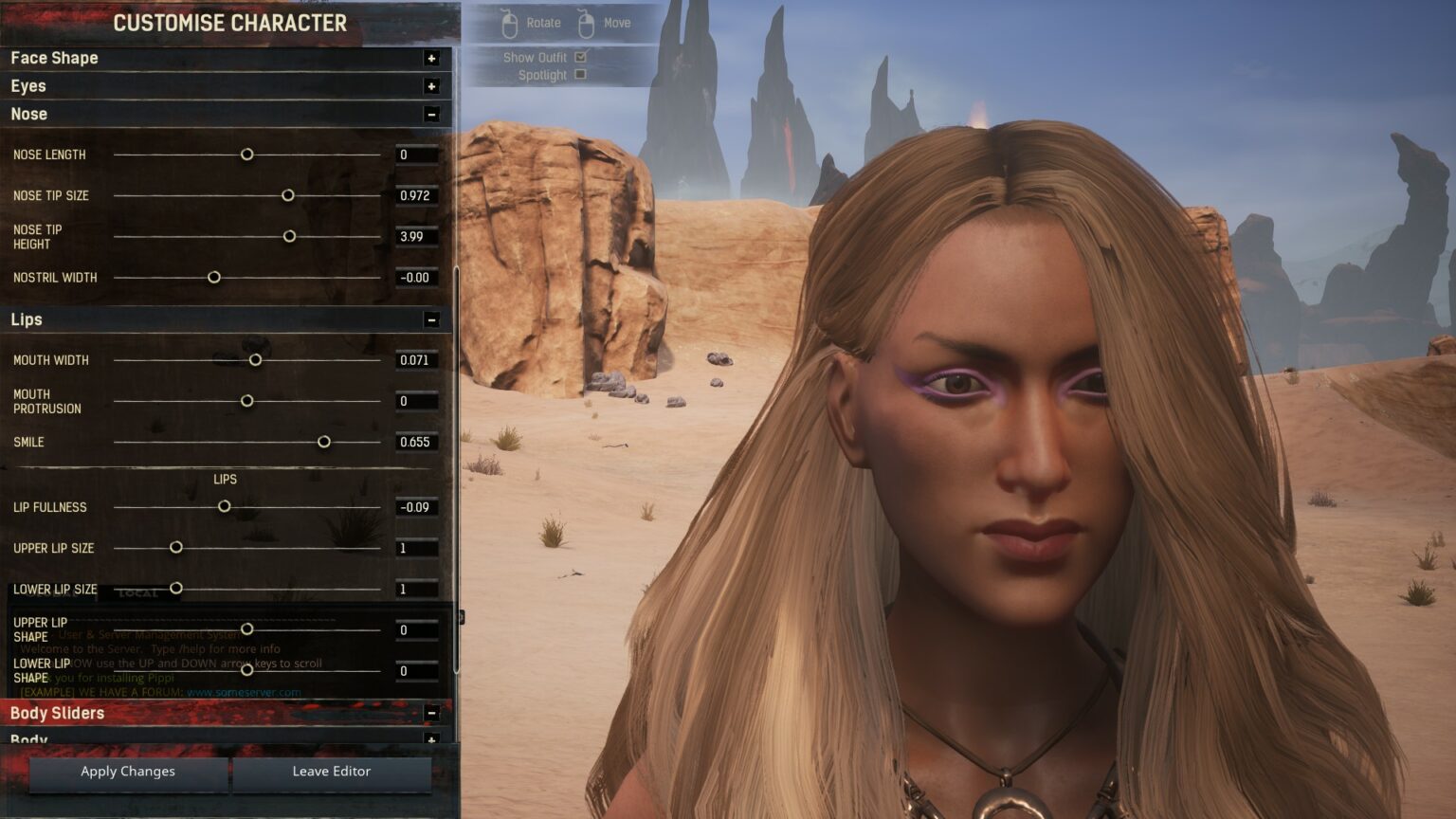Click the Move mouse icon
This screenshot has width=1456, height=819.
coord(587,22)
